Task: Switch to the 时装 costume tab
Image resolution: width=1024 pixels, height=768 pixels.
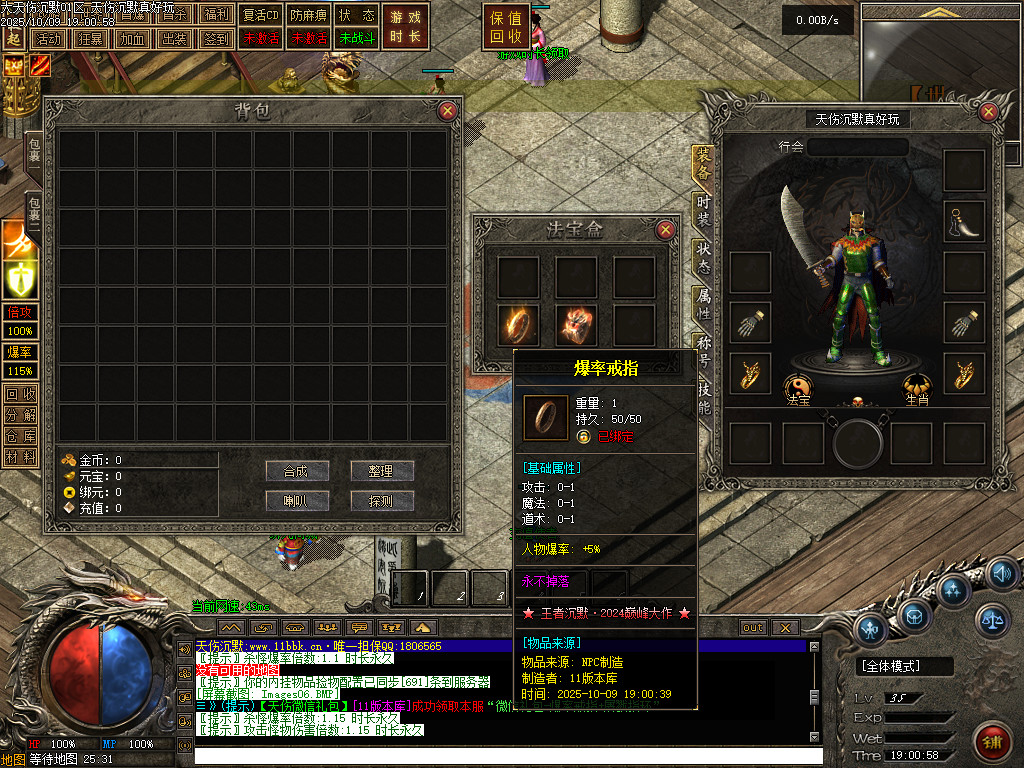Action: click(x=703, y=210)
